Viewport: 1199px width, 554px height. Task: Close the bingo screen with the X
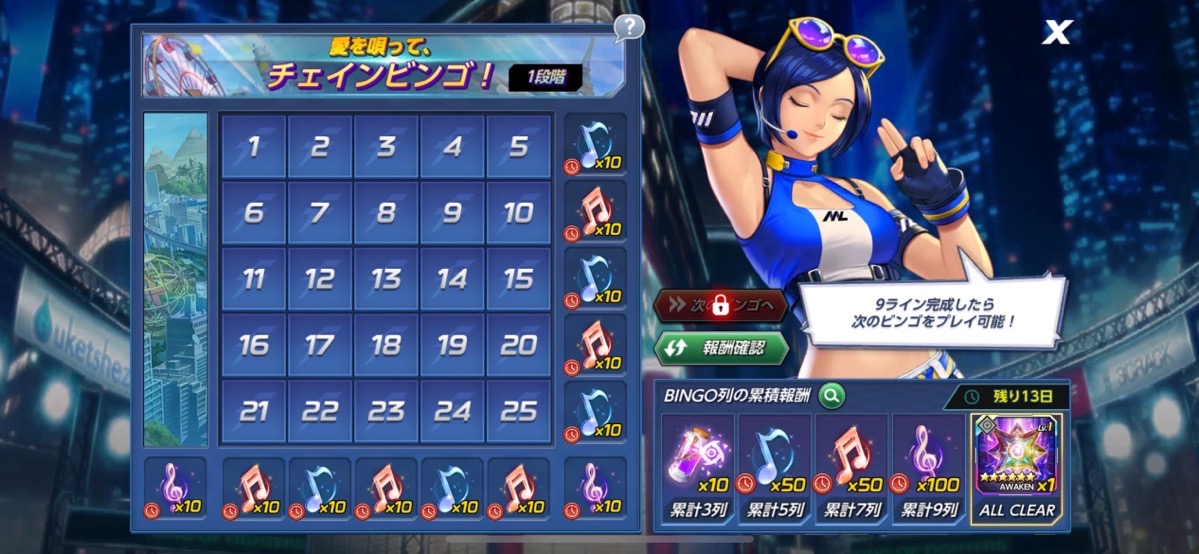click(x=1056, y=33)
